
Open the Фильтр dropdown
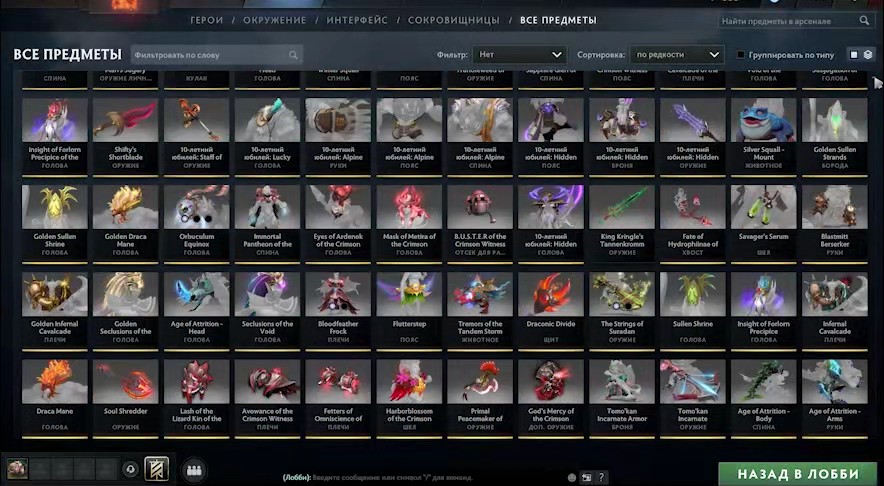pyautogui.click(x=521, y=55)
